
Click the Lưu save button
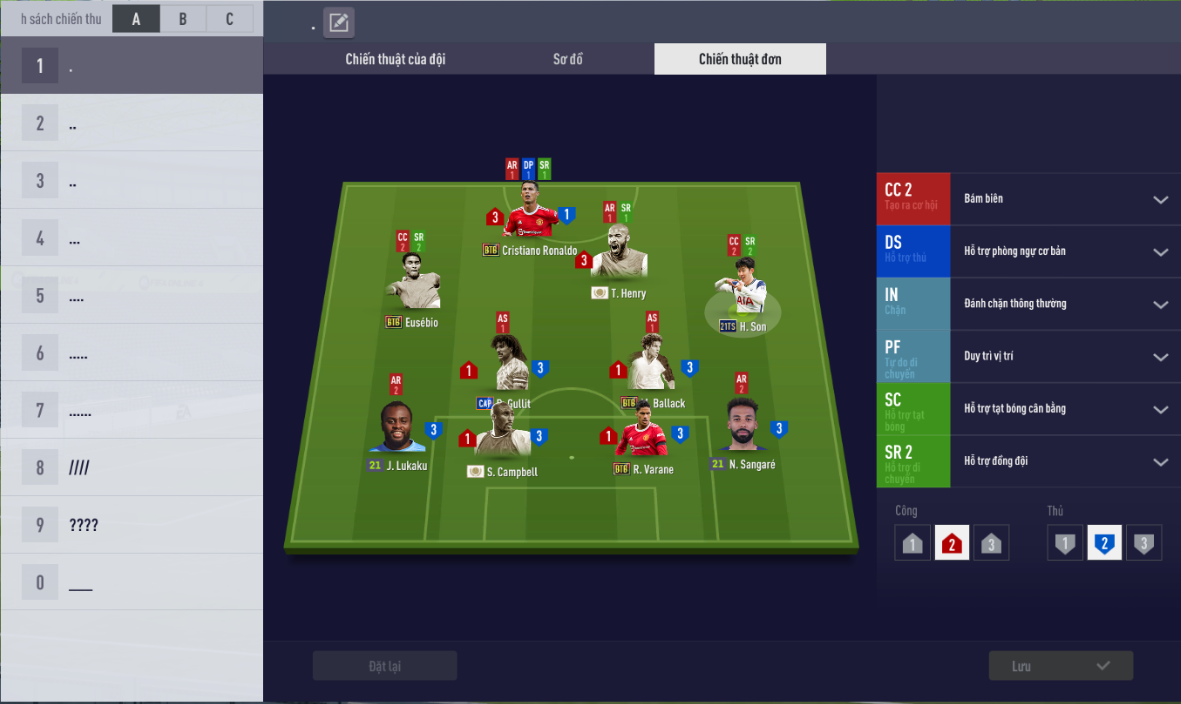click(x=1060, y=666)
